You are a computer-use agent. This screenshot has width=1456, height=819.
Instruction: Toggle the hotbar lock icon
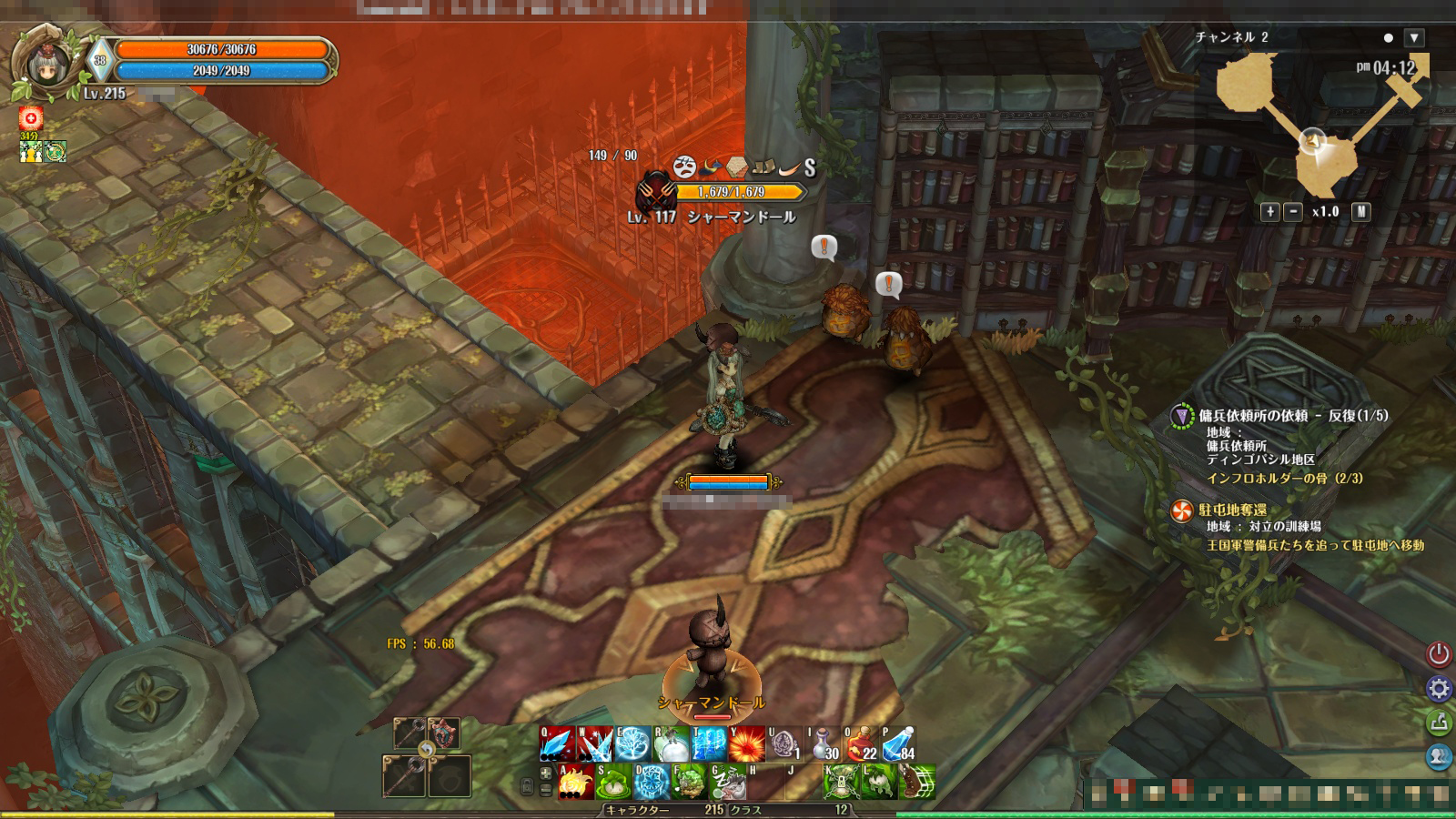pos(527,787)
